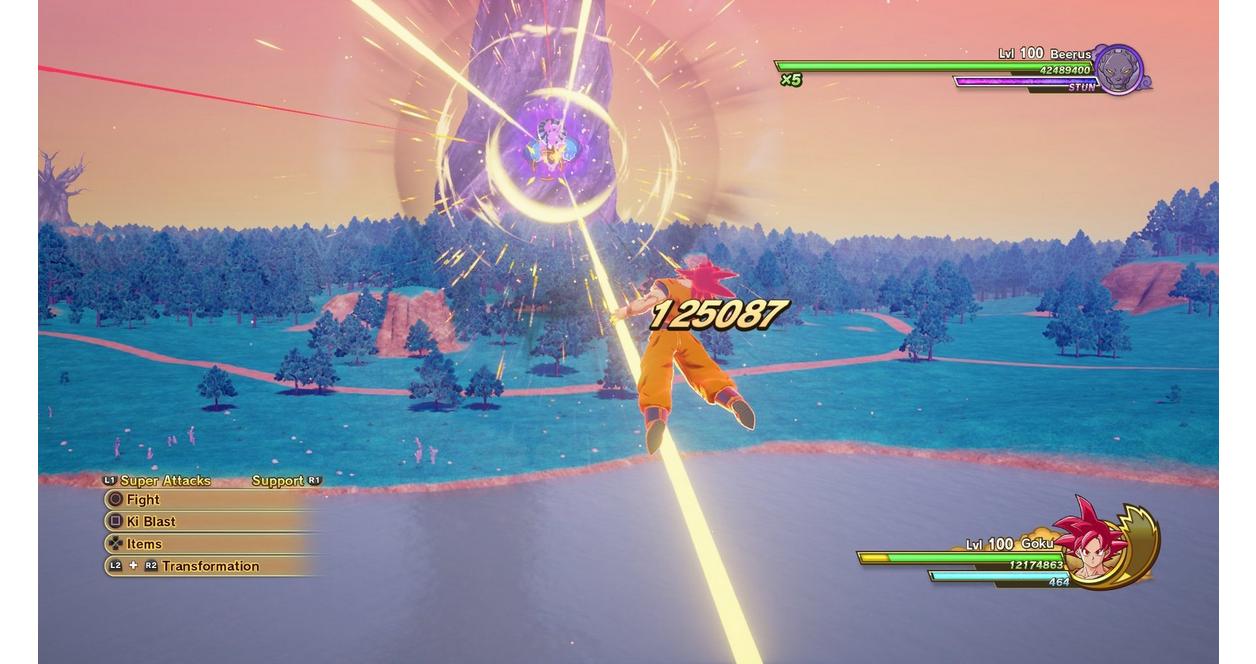Click the Beerus enemy portrait
Viewport: 1256px width, 664px height.
pyautogui.click(x=1118, y=69)
